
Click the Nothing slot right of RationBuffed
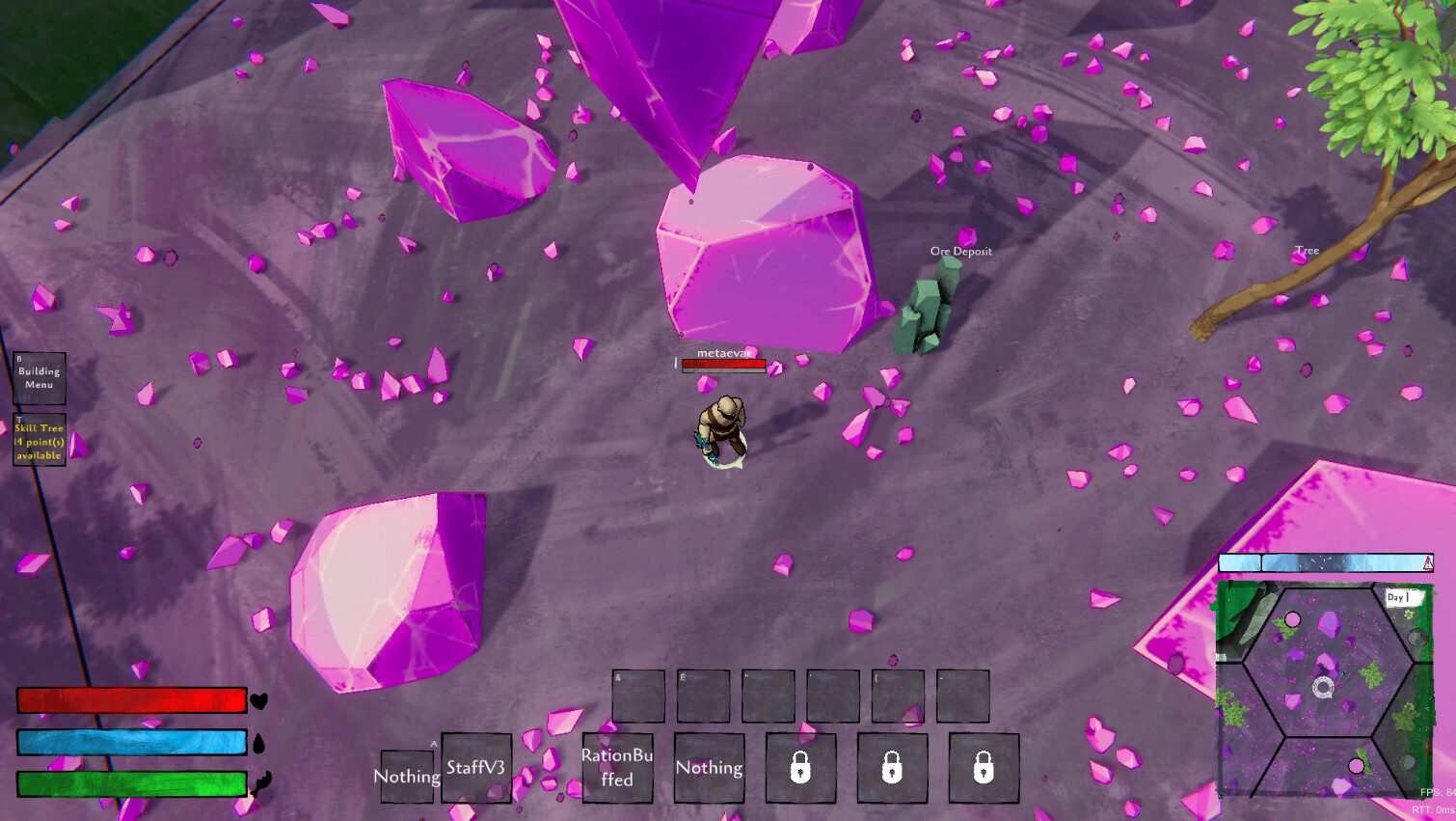(x=711, y=768)
